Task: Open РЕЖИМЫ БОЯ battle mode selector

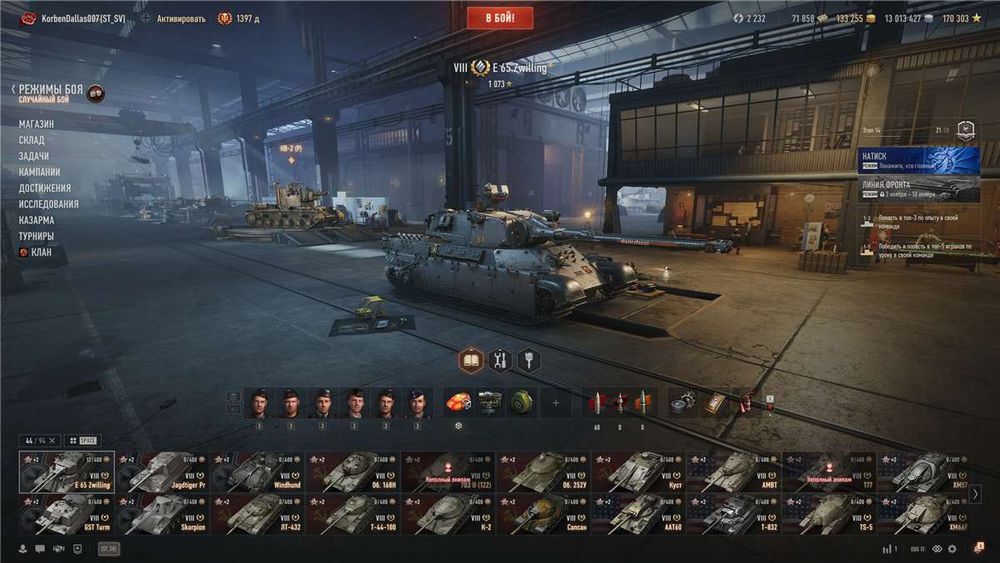Action: 50,90
